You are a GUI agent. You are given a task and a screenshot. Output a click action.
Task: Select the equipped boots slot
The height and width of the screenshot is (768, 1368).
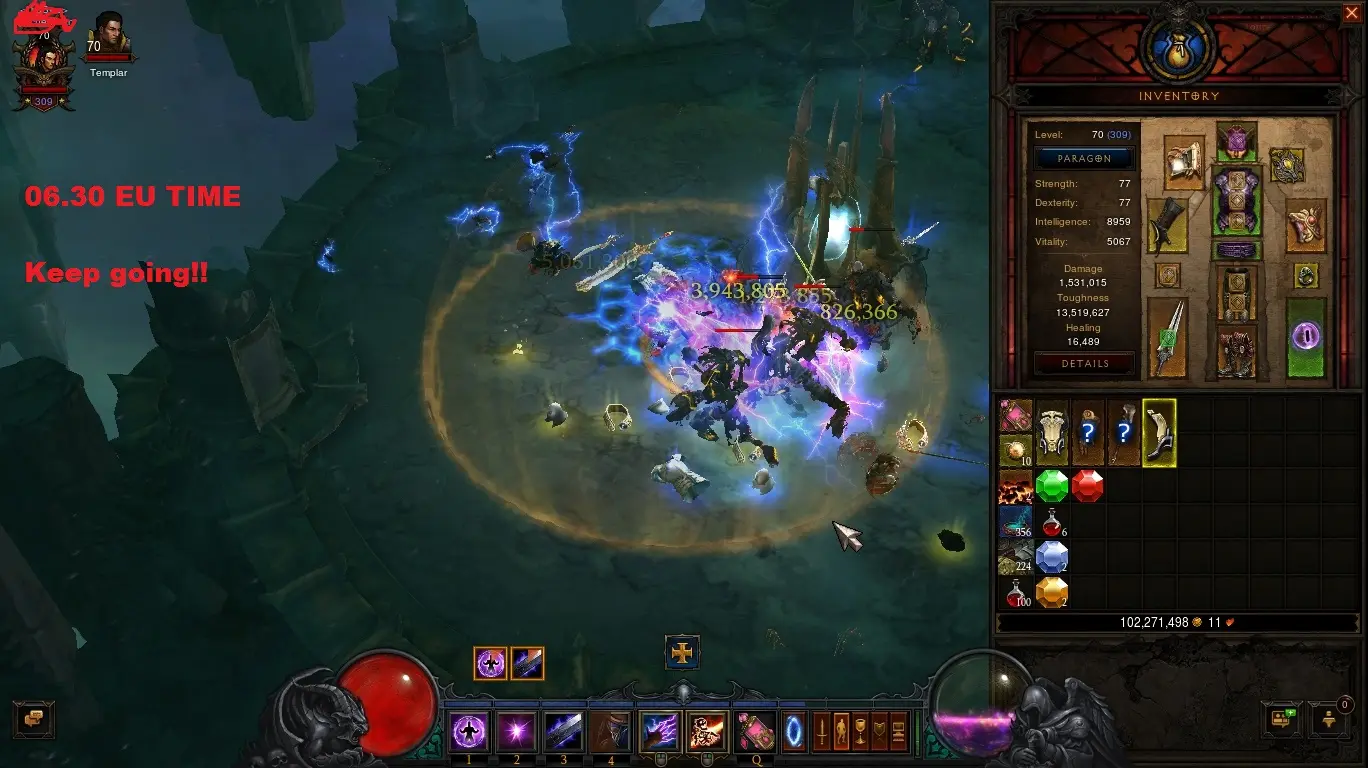coord(1236,351)
